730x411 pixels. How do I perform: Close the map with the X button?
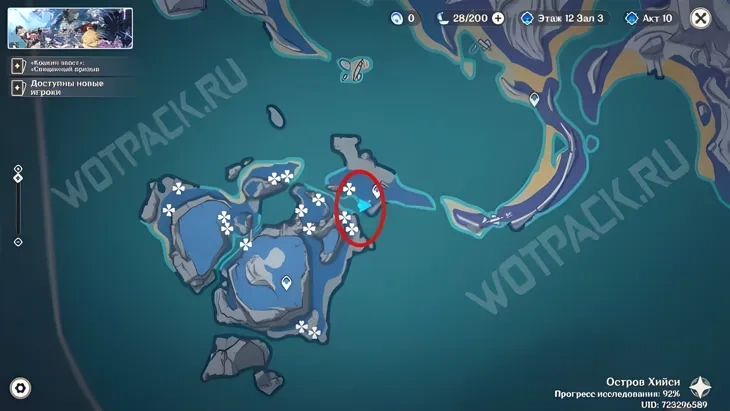(700, 18)
